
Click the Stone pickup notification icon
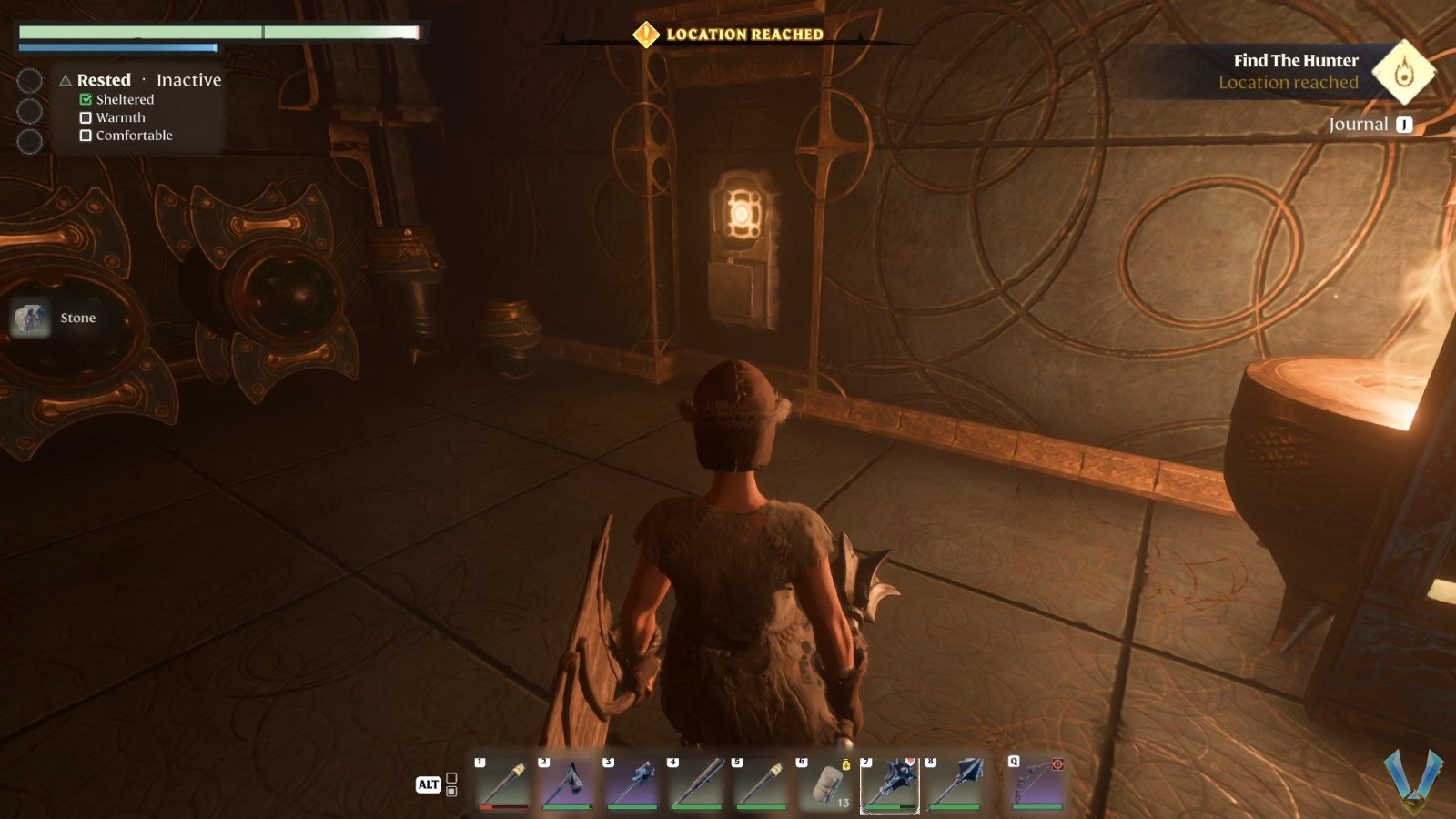[x=30, y=318]
